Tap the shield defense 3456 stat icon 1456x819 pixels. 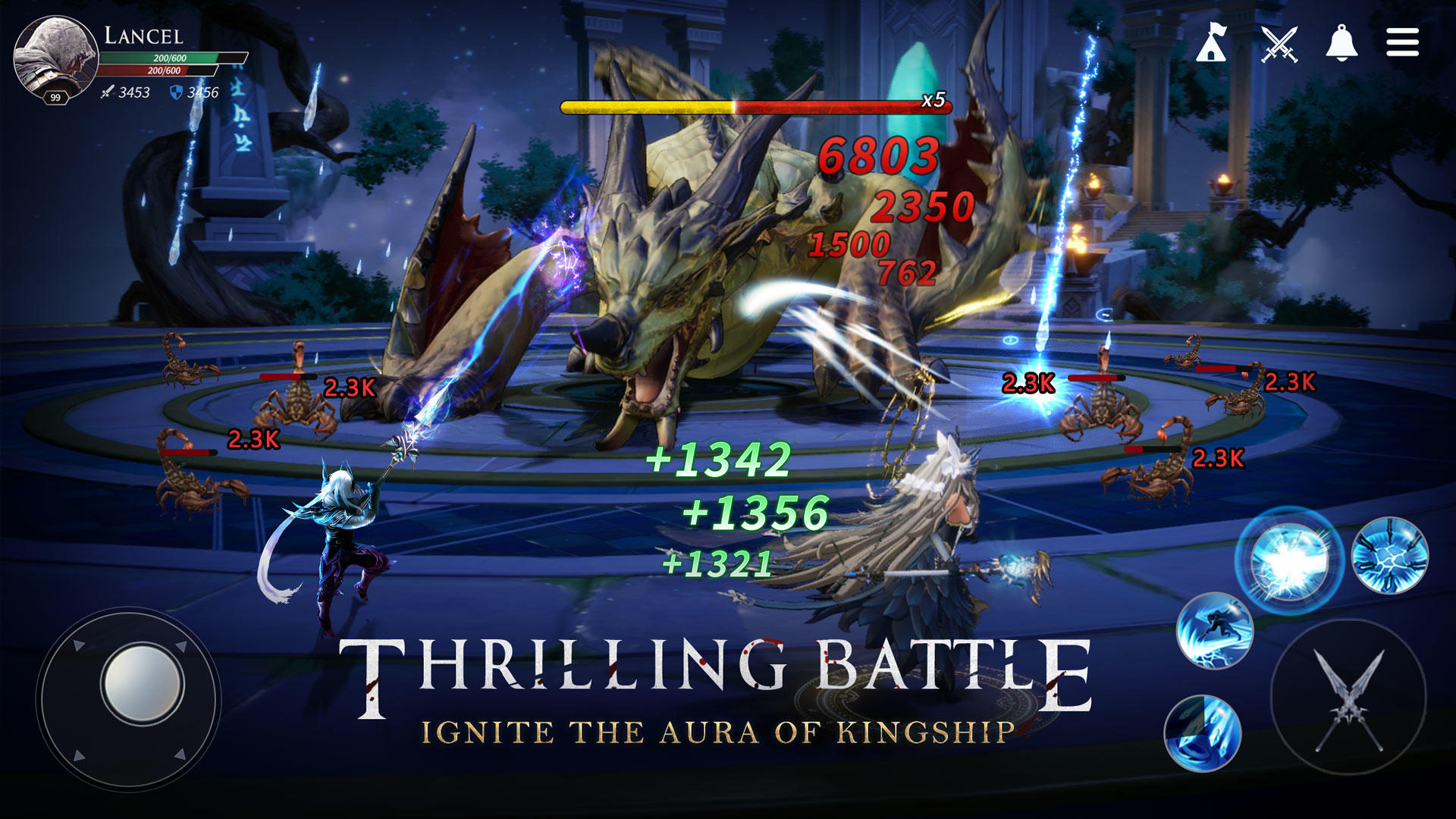coord(190,93)
